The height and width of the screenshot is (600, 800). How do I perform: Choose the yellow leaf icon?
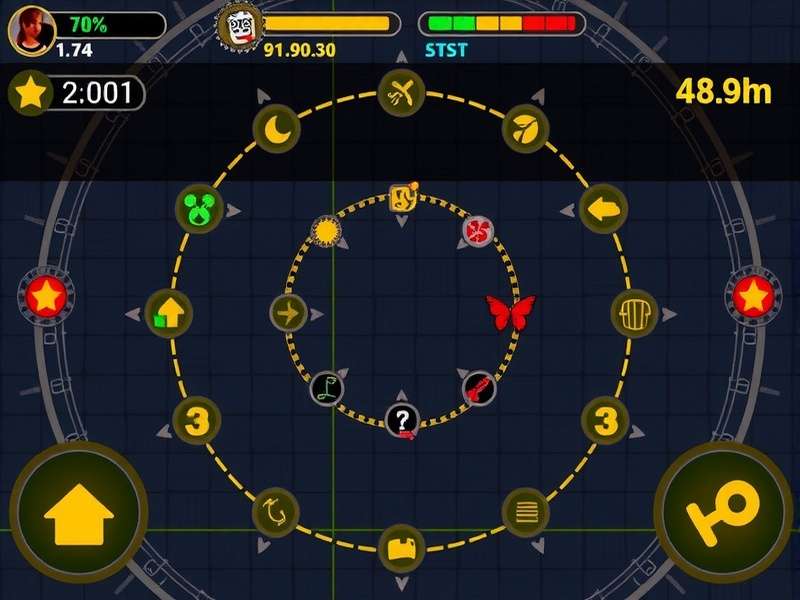524,127
